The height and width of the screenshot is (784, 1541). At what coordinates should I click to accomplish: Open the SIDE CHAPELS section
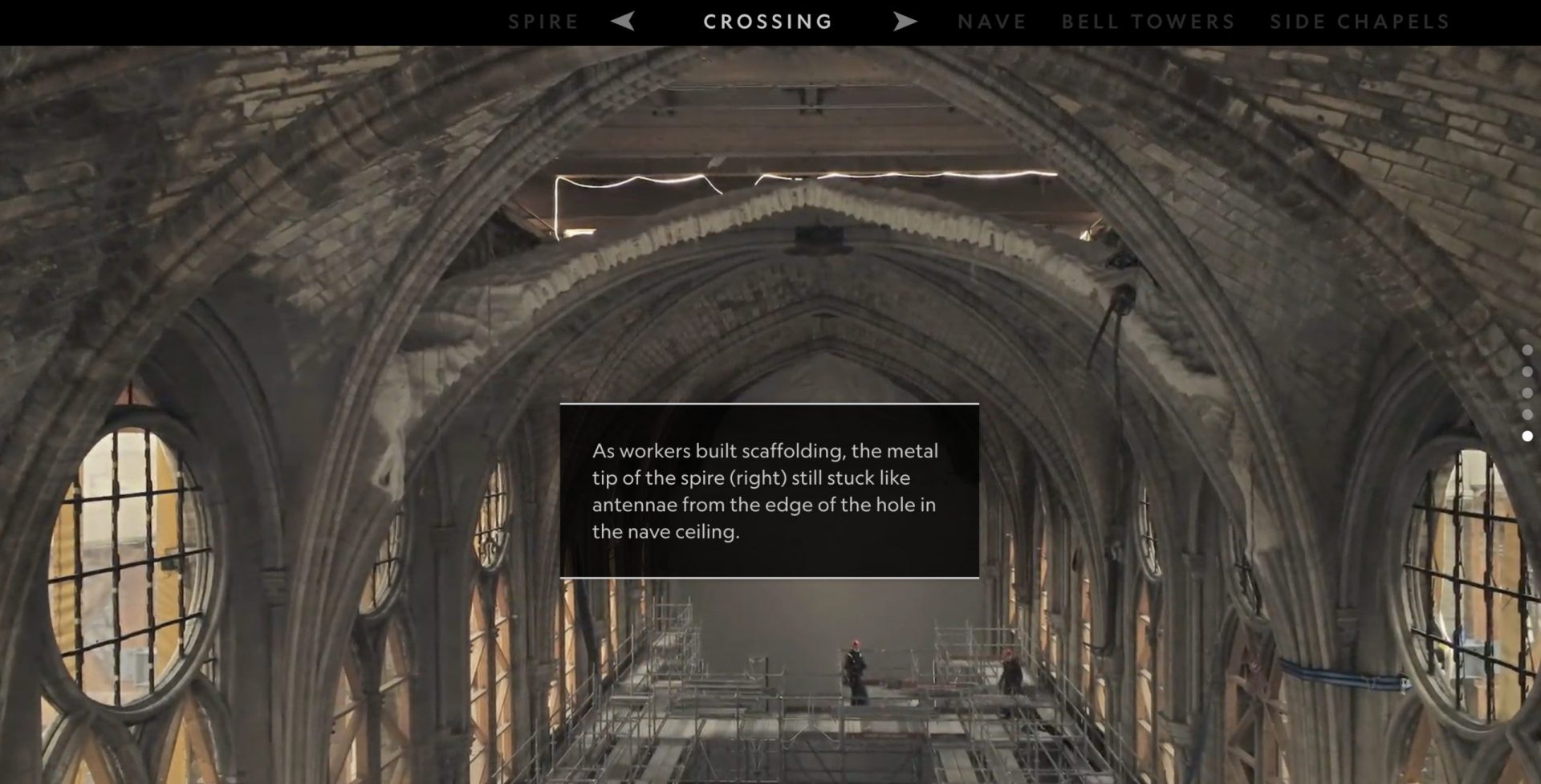point(1359,22)
